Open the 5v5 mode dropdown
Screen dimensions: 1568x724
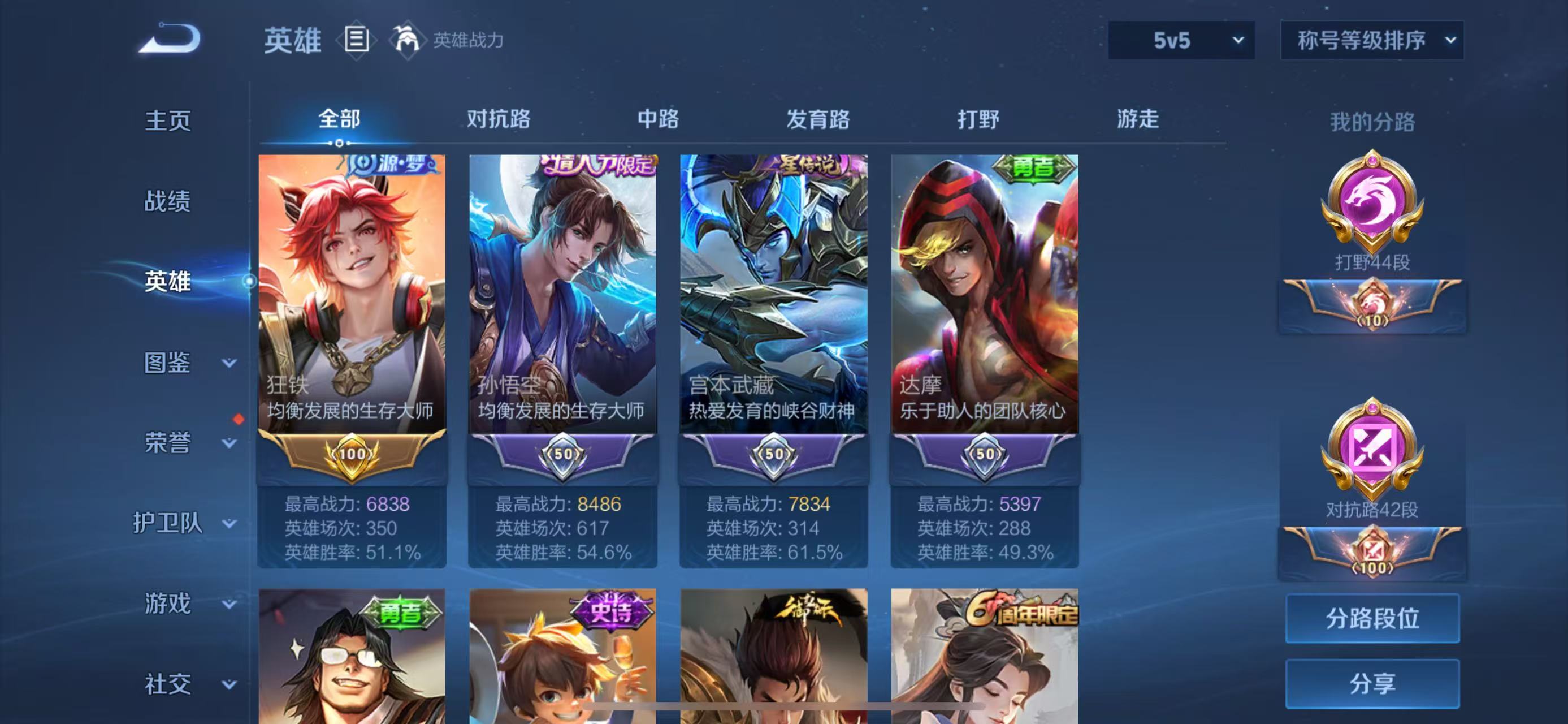[1181, 40]
